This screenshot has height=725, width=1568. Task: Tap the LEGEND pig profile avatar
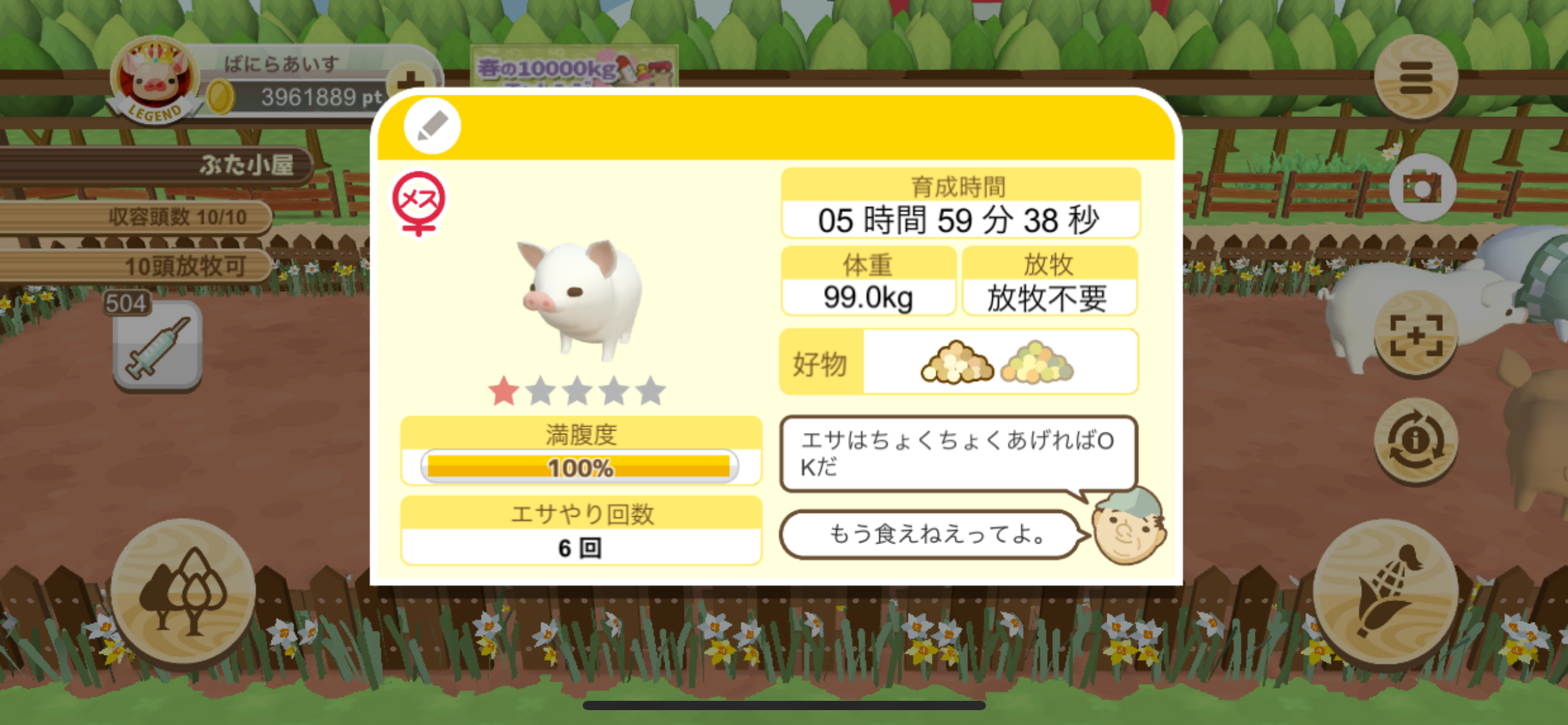[x=155, y=81]
